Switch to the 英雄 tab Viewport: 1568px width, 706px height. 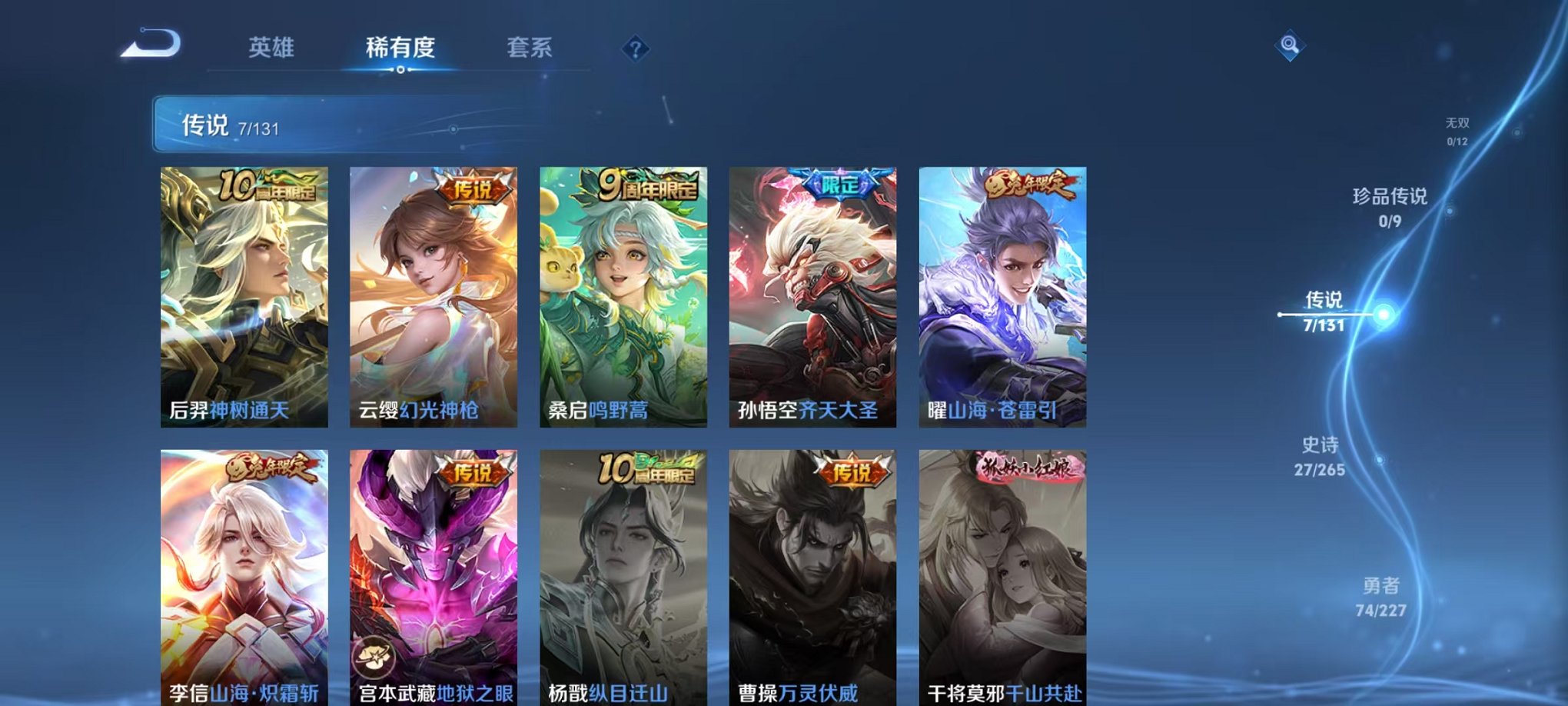[x=272, y=48]
